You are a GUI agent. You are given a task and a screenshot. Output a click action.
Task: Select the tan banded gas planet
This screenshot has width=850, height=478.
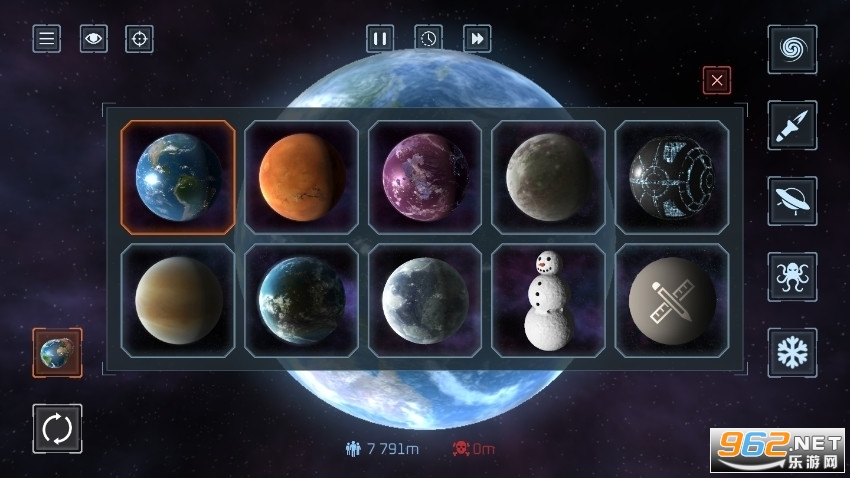[x=178, y=301]
